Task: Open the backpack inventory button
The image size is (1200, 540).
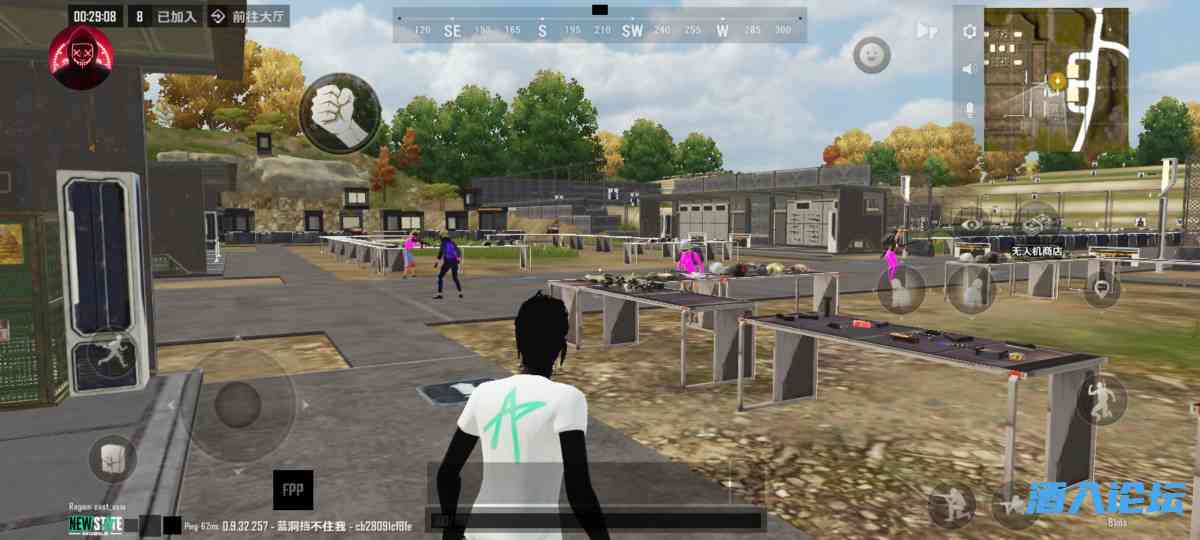Action: [x=112, y=459]
